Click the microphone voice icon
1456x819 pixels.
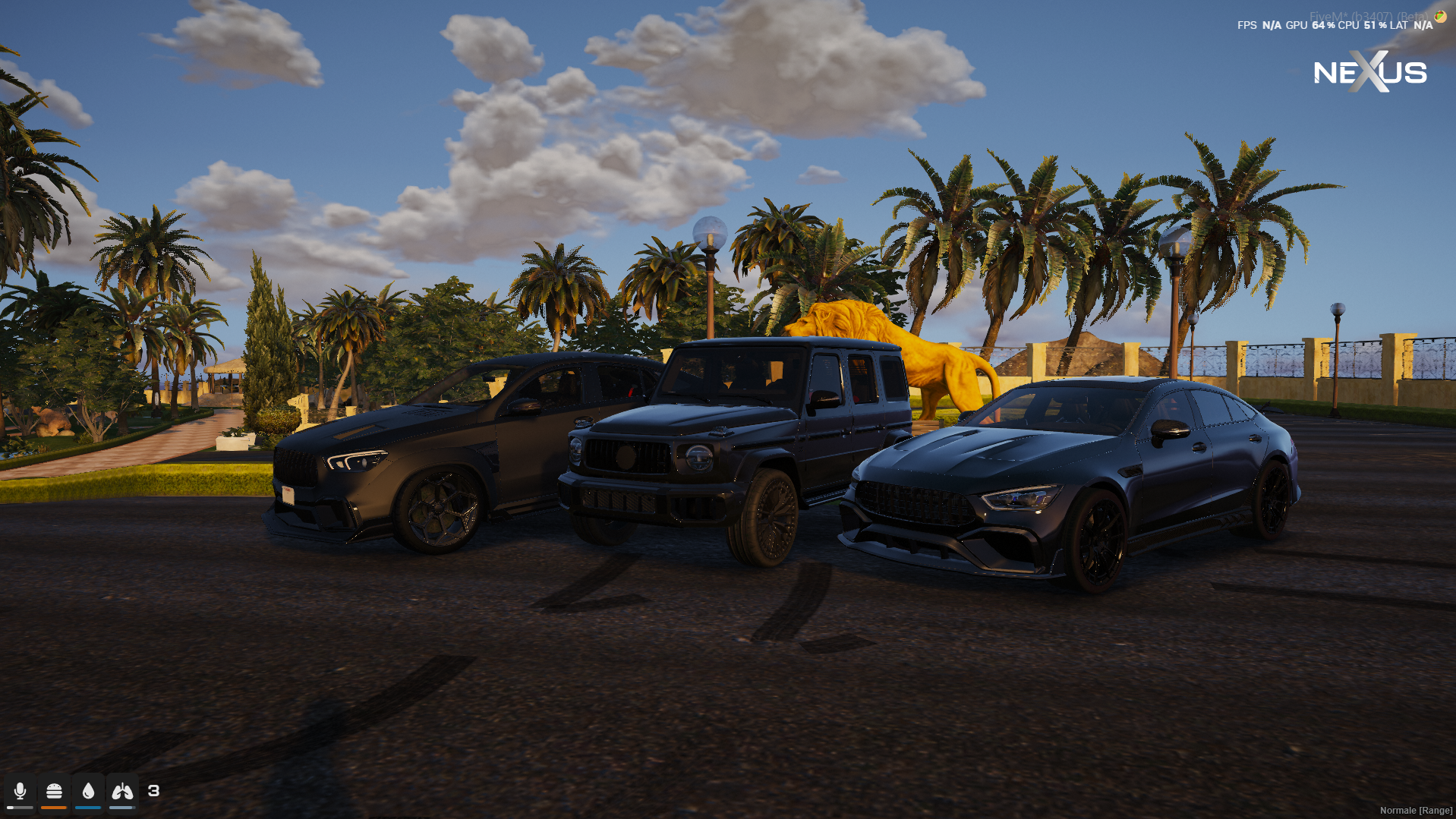(20, 791)
